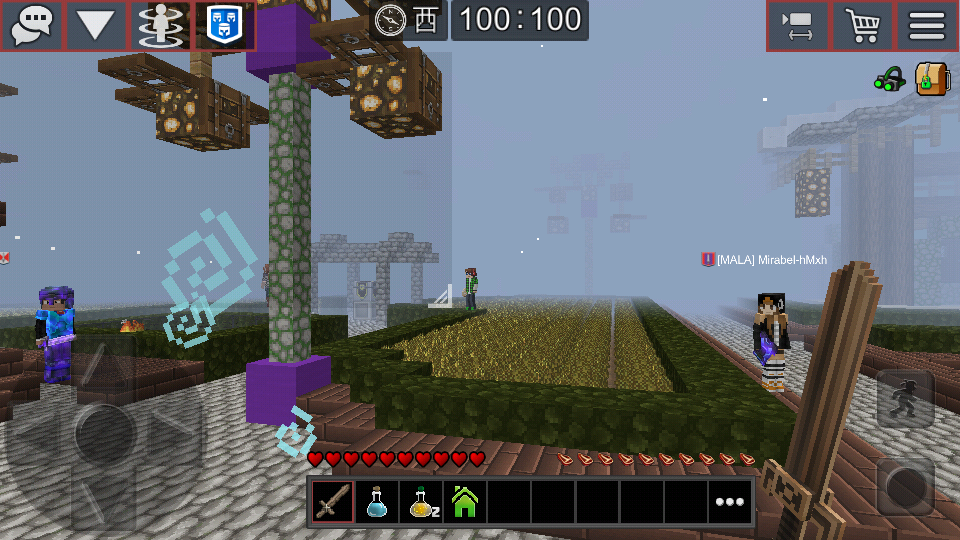Open the locked backpack icon
The height and width of the screenshot is (540, 960).
pyautogui.click(x=931, y=78)
